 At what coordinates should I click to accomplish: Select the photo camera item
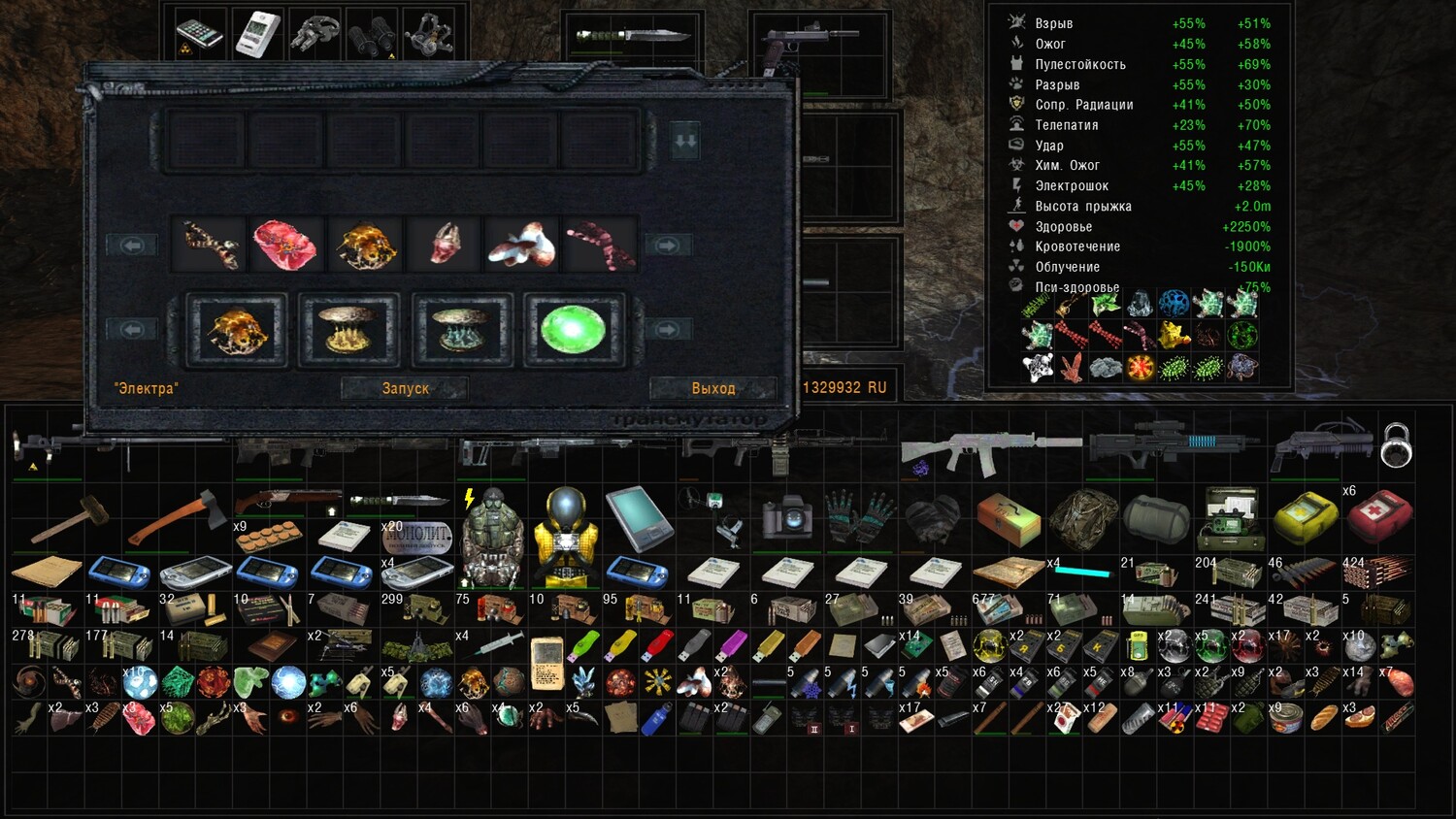(786, 517)
